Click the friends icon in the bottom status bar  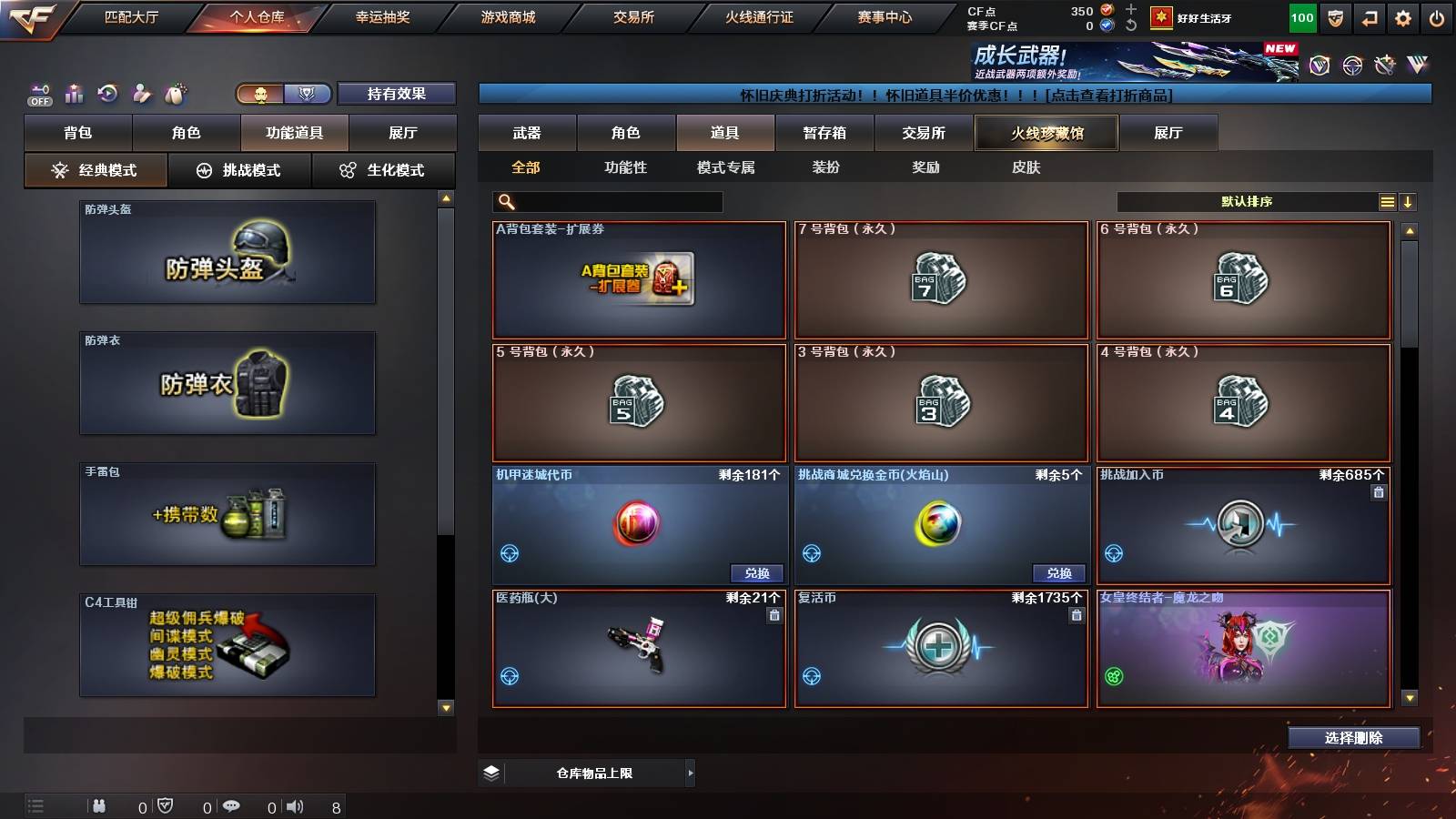(x=98, y=805)
